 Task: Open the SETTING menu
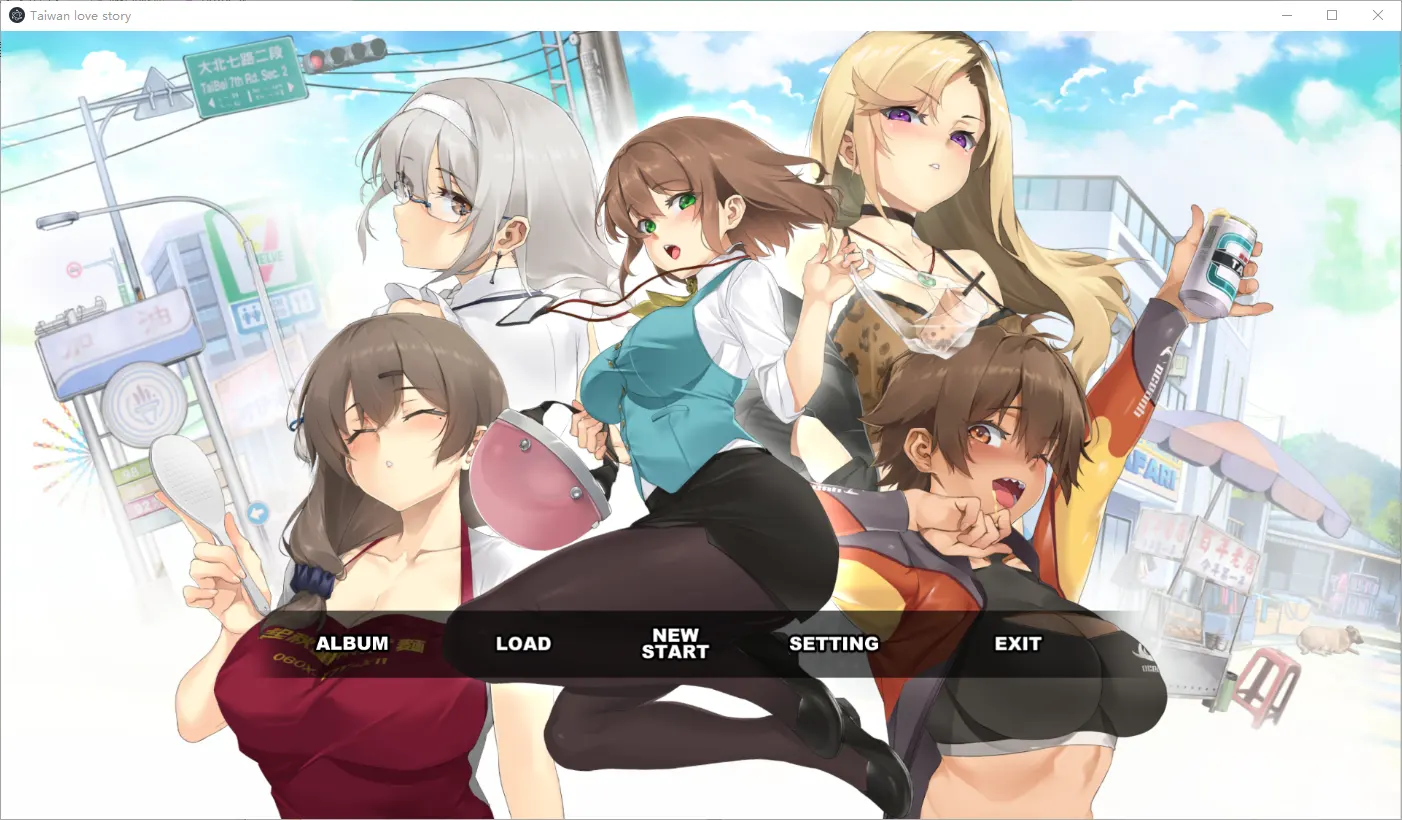pos(836,643)
